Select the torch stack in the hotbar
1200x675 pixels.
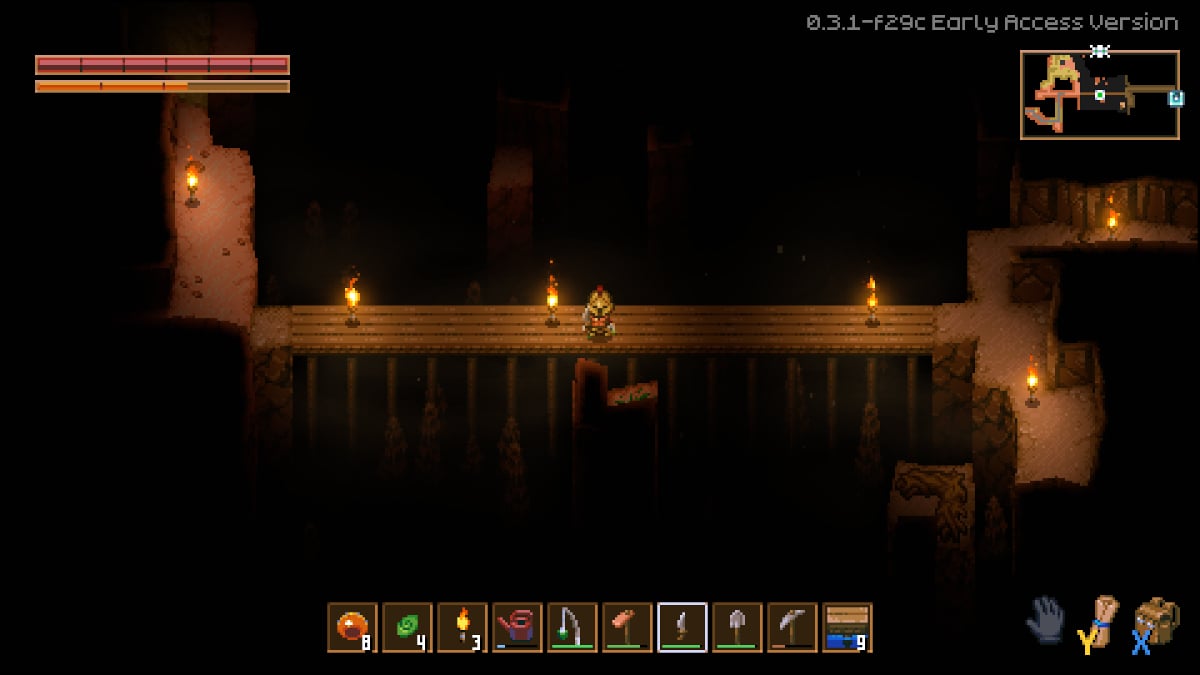coord(462,627)
